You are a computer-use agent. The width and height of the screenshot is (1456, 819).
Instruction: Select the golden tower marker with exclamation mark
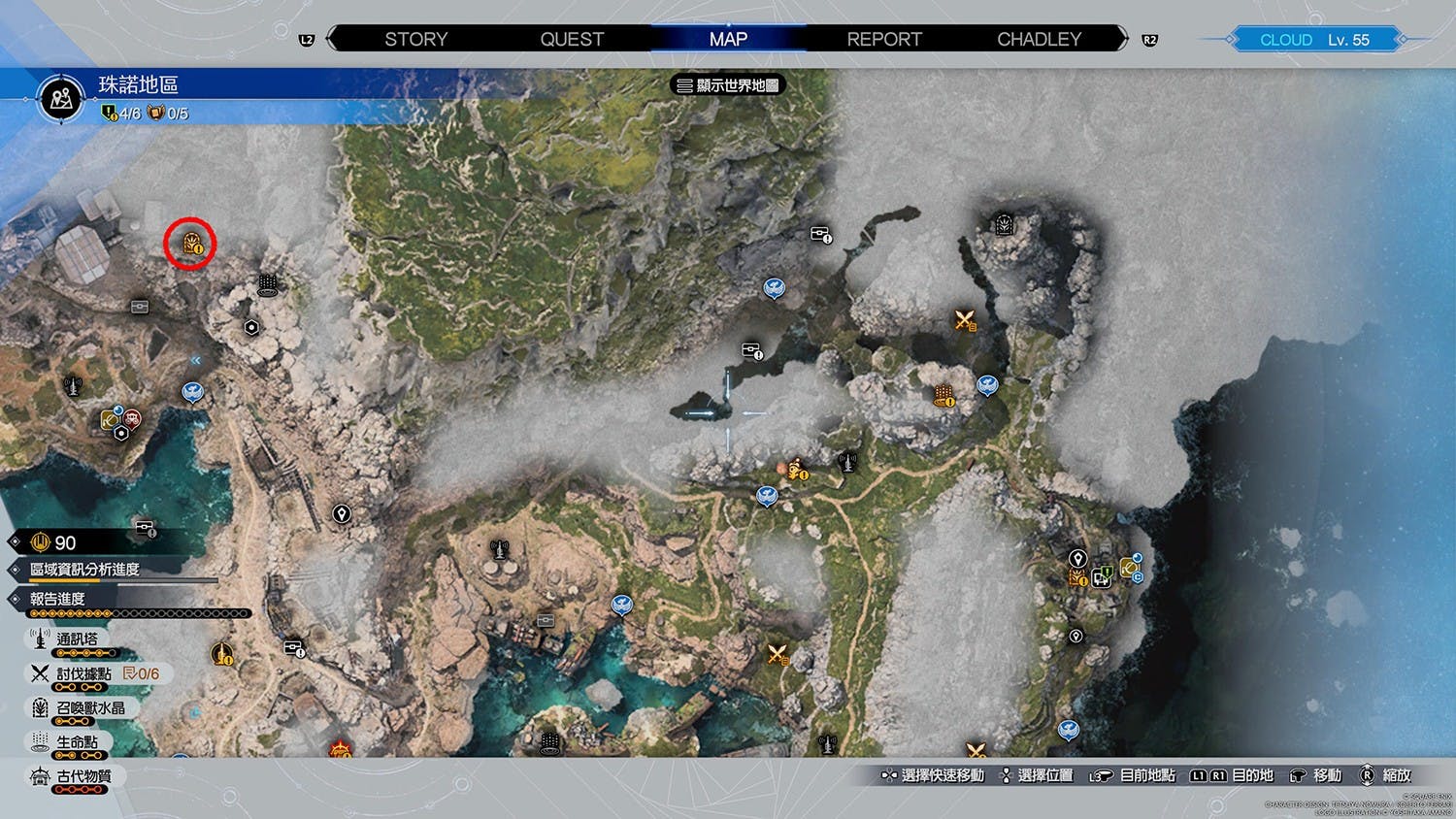point(222,653)
